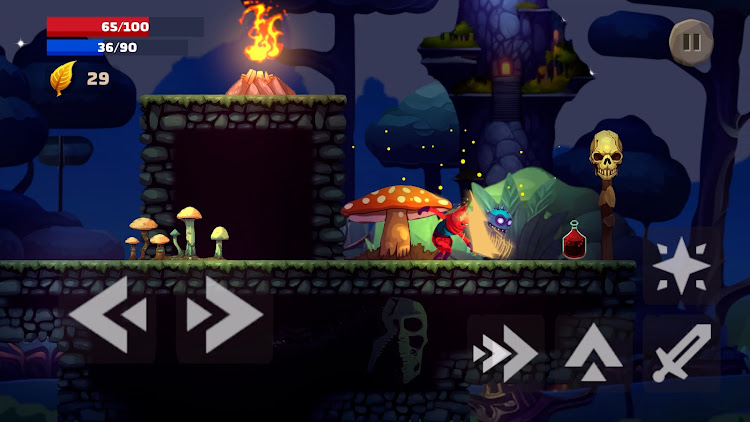Screen dimensions: 750x422
Task: Attack with the sword button
Action: pyautogui.click(x=682, y=353)
